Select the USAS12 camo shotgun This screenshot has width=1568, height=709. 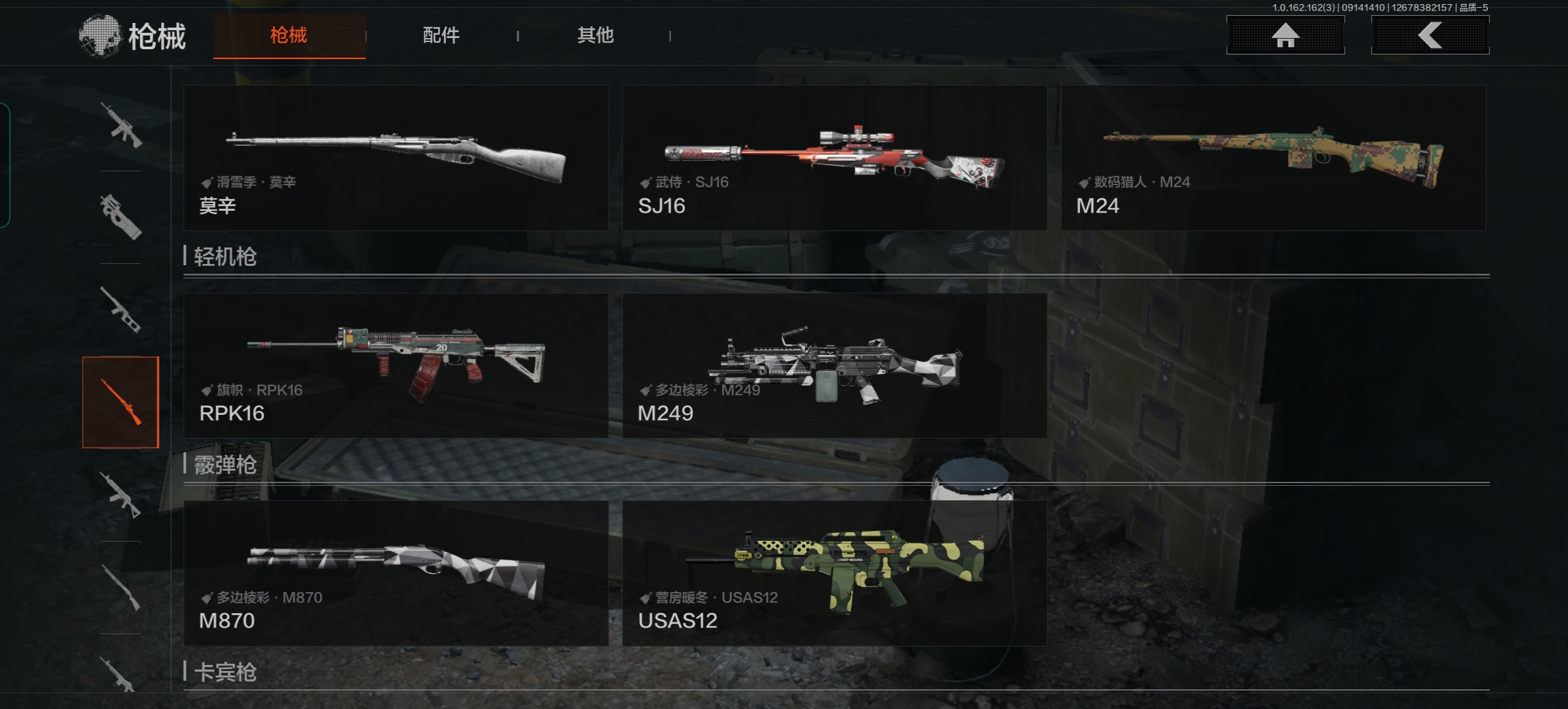(x=835, y=573)
